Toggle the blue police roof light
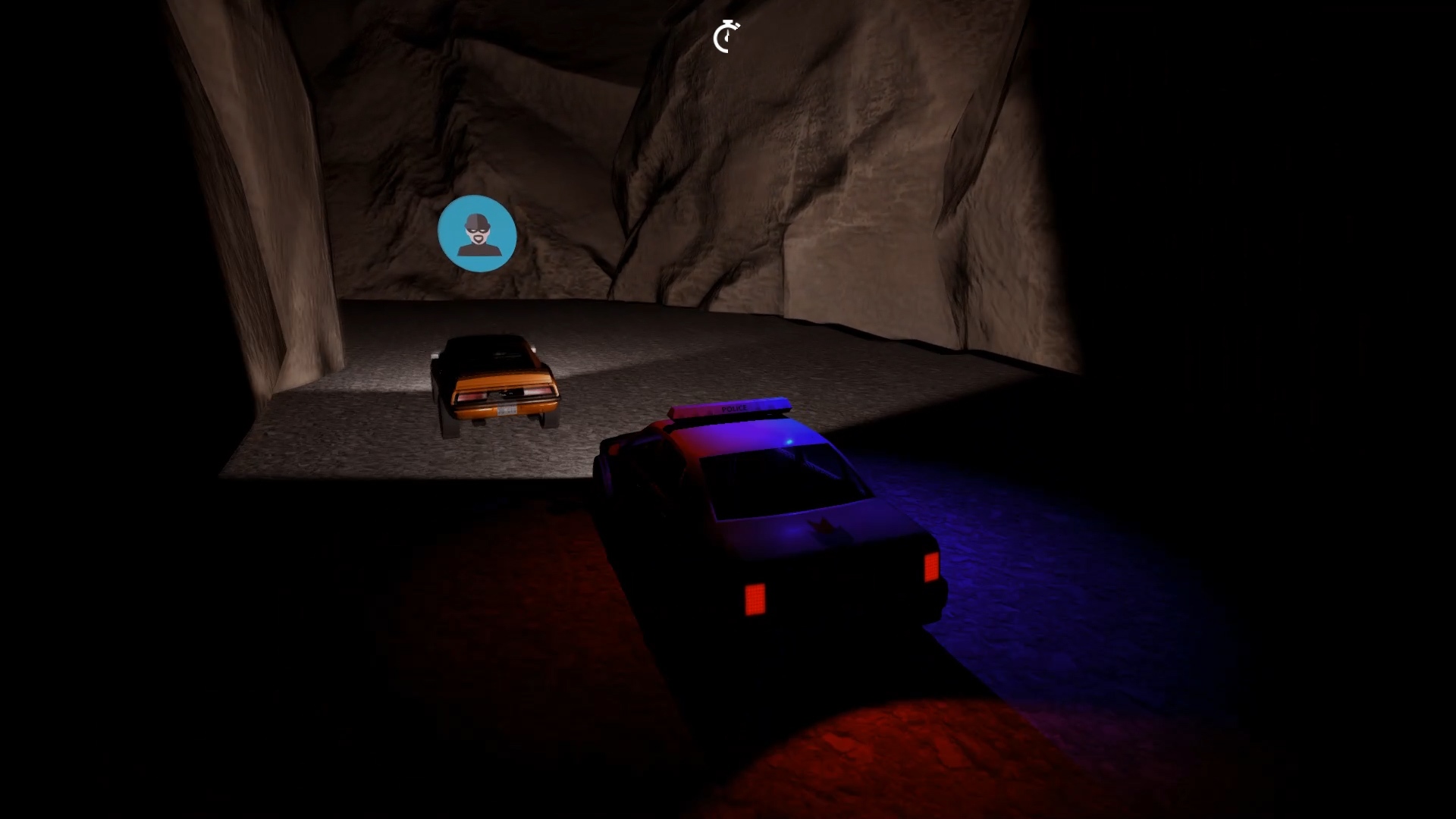The image size is (1456, 819). pyautogui.click(x=789, y=440)
